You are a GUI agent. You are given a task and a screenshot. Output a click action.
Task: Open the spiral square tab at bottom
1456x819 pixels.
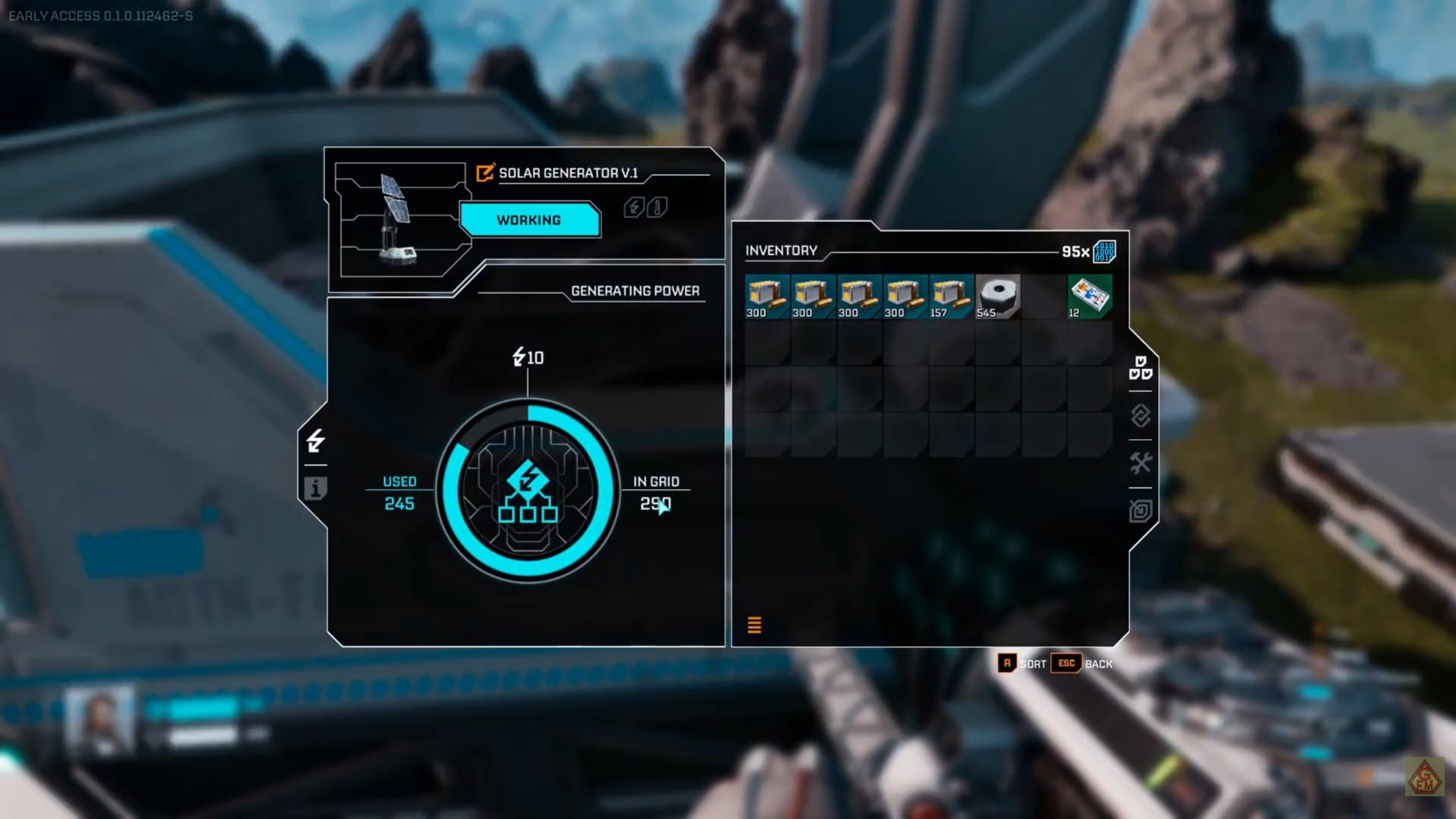tap(1141, 511)
